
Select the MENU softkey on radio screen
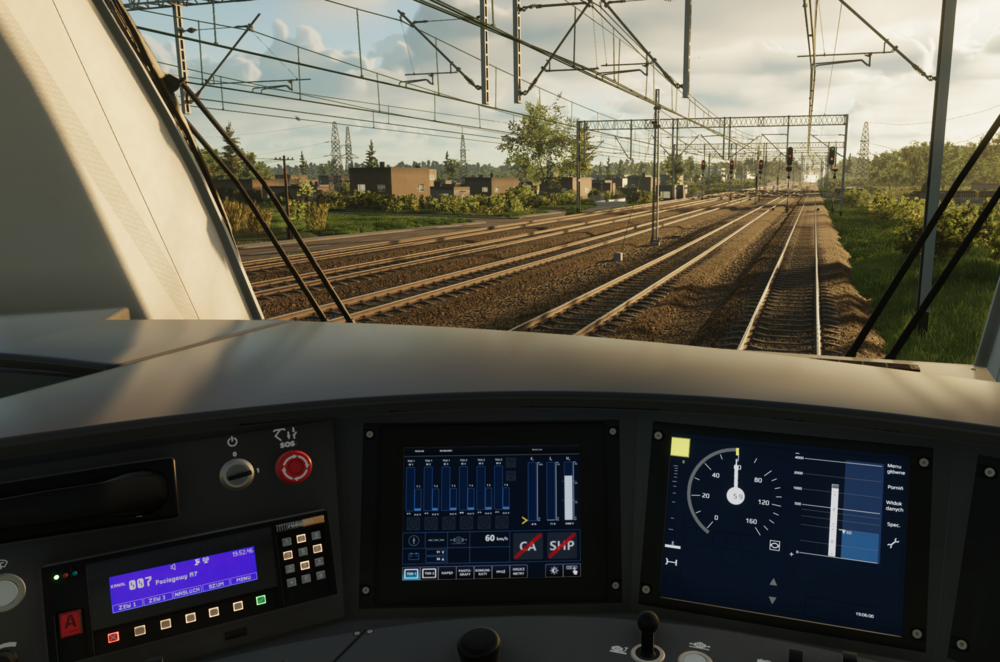[x=241, y=580]
